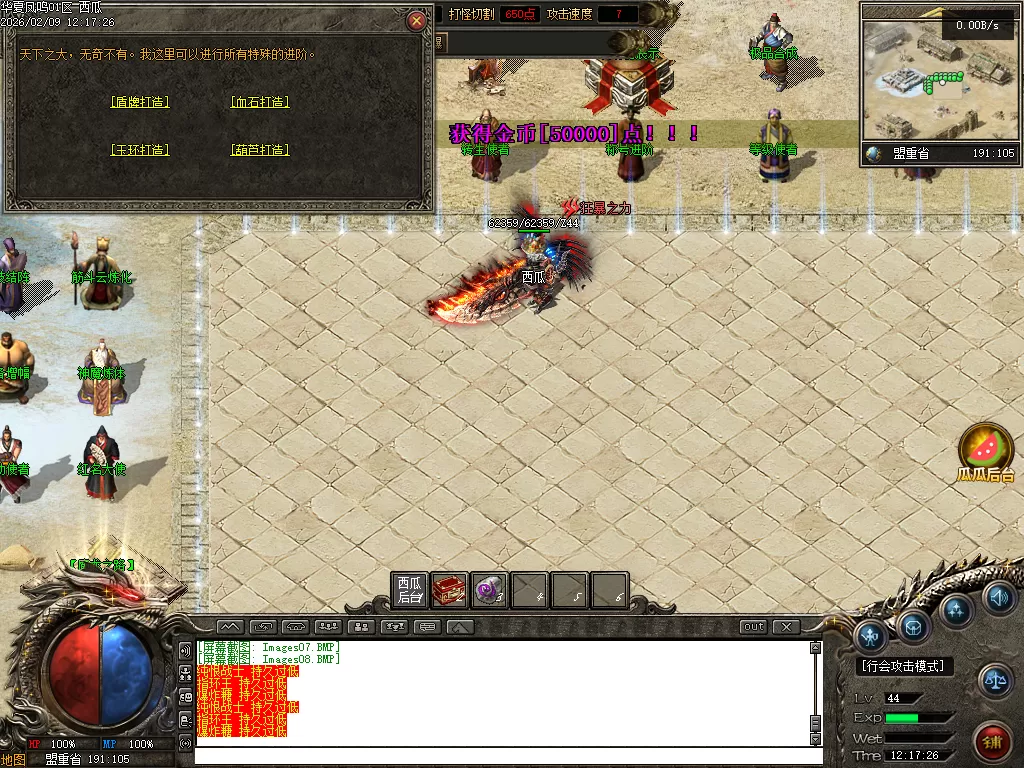This screenshot has width=1024, height=768.
Task: Open the 地图 map label
Action: click(14, 759)
